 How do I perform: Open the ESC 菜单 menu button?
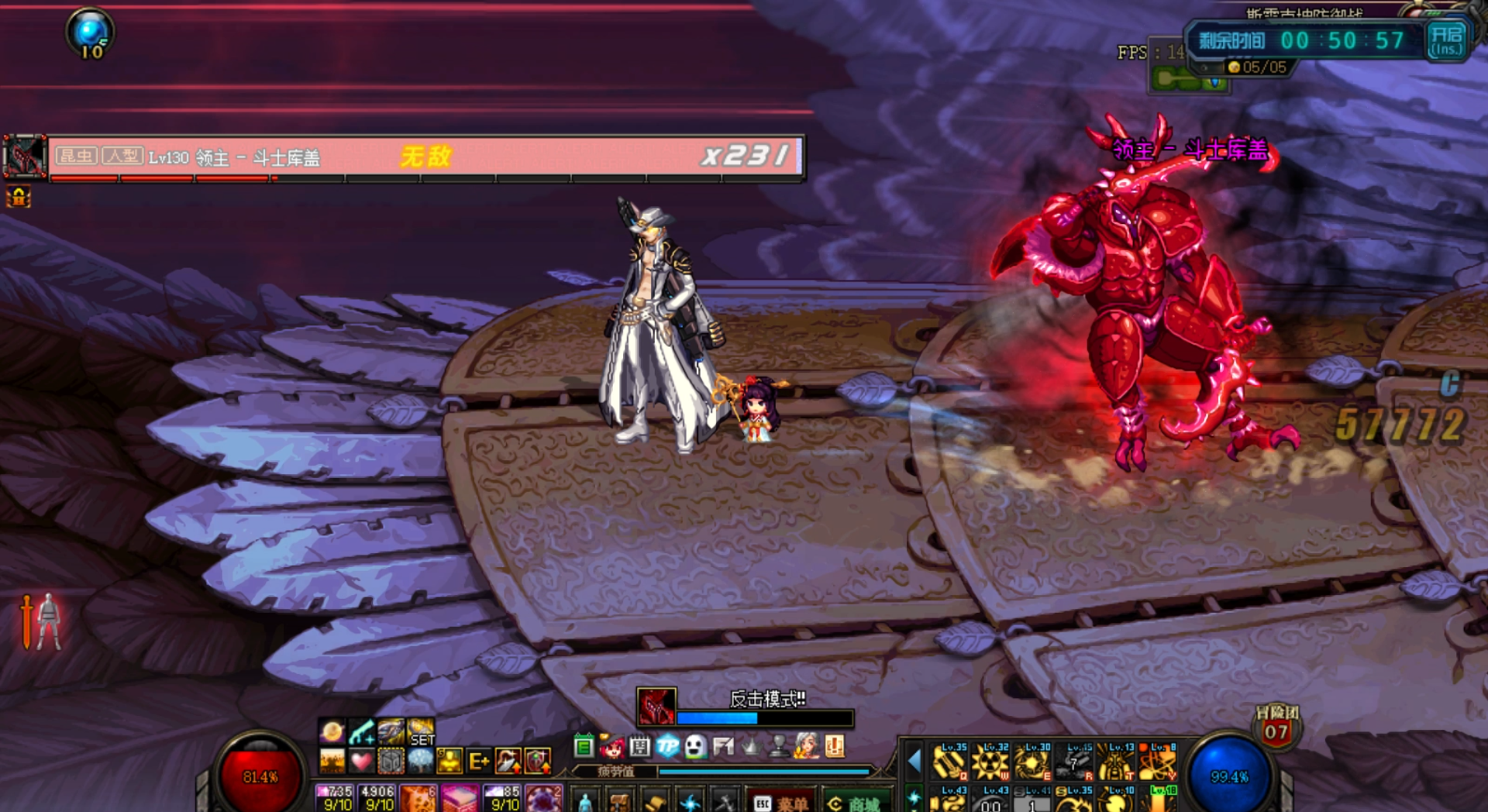tap(781, 803)
